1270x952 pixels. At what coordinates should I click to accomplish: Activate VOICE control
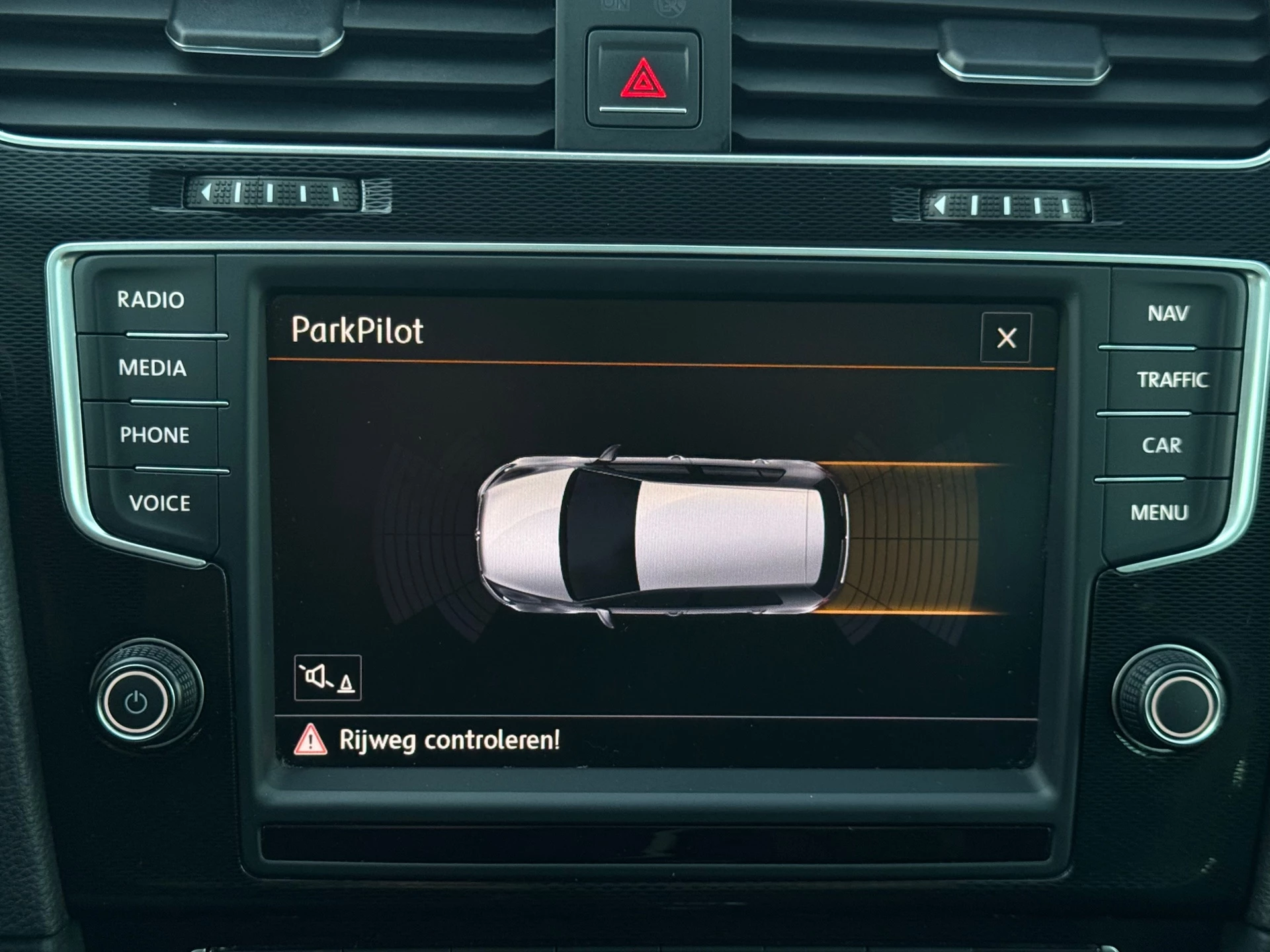159,503
